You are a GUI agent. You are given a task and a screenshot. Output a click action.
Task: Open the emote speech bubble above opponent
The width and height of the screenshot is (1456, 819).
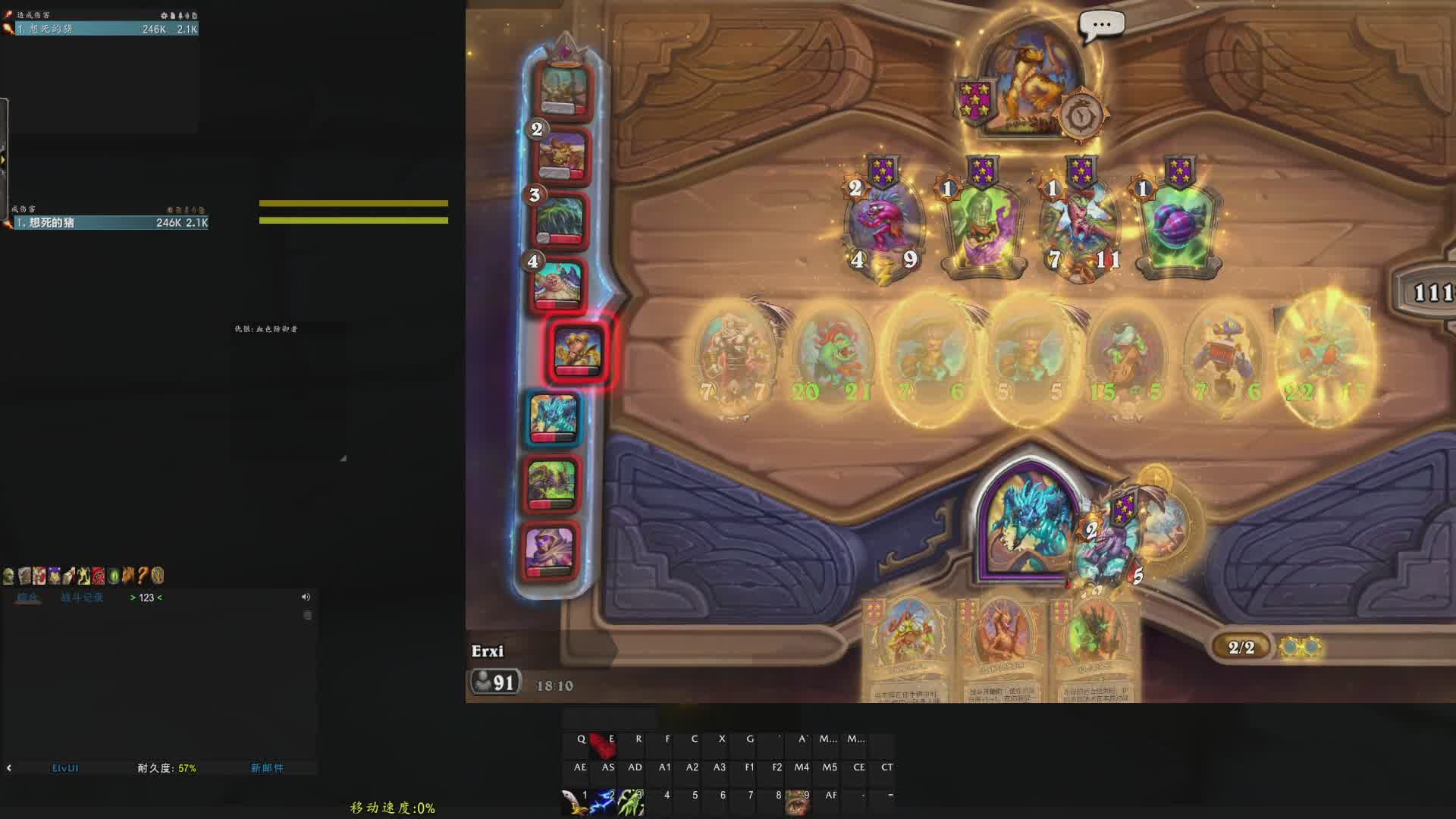[1101, 25]
